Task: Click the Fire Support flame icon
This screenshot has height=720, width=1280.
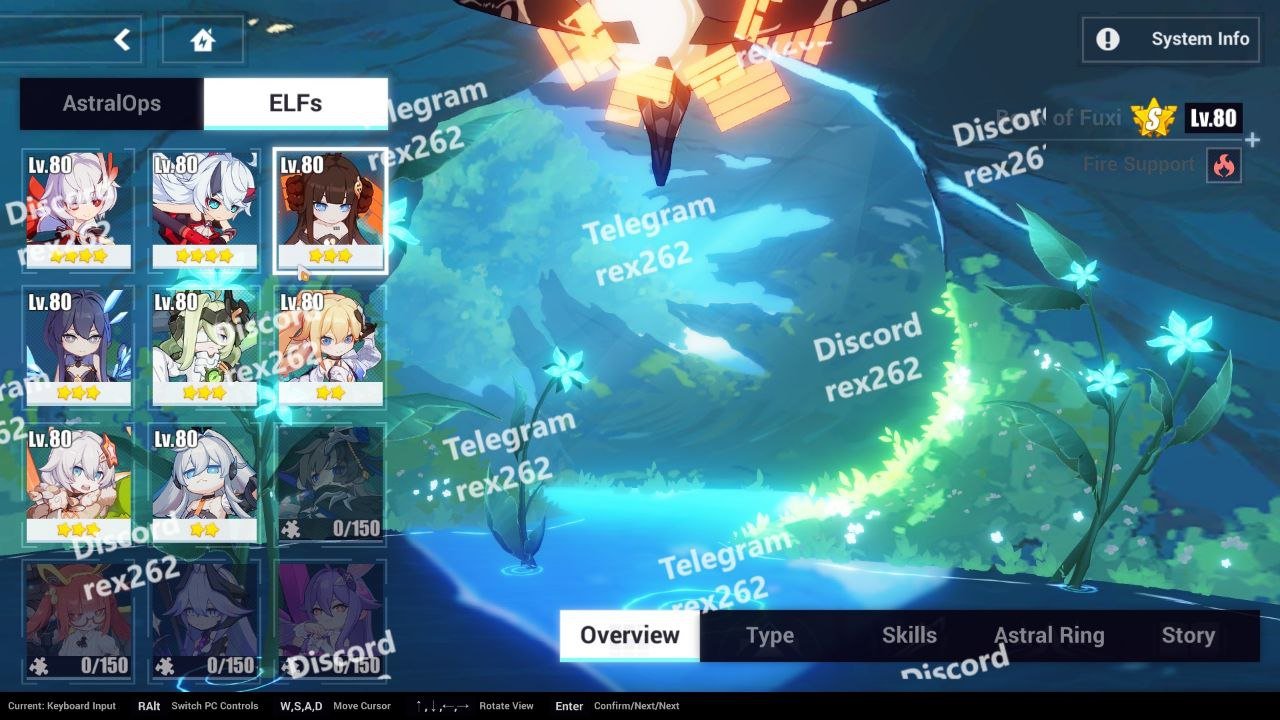Action: (1224, 165)
